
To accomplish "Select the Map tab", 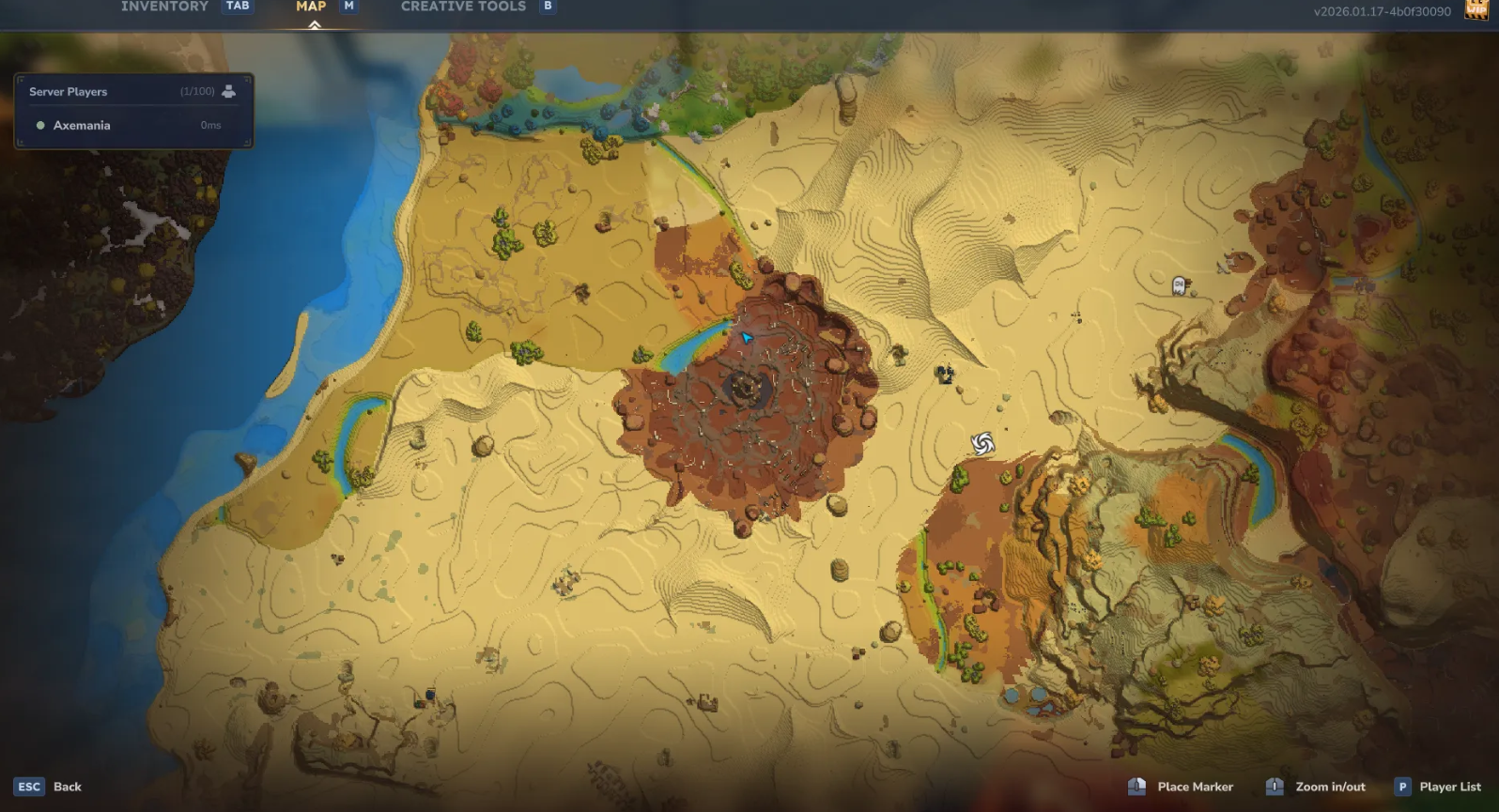I will click(x=311, y=7).
